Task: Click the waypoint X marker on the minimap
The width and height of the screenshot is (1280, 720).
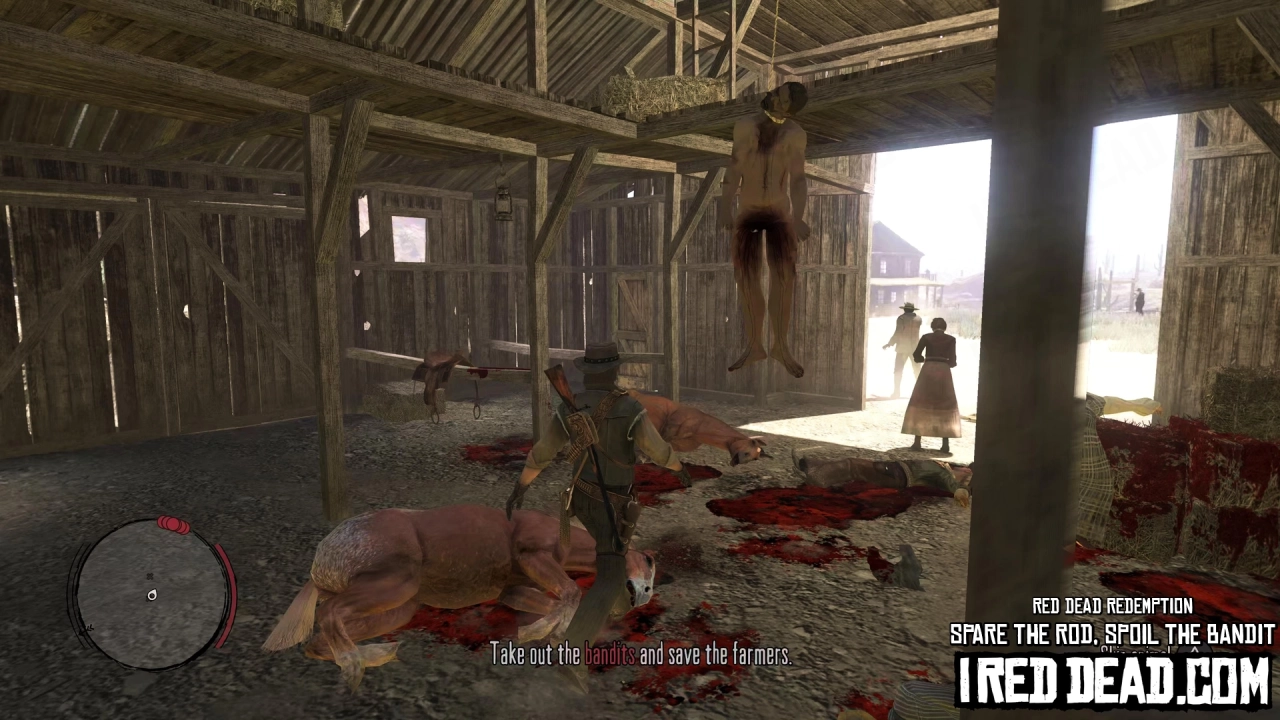Action: point(150,577)
